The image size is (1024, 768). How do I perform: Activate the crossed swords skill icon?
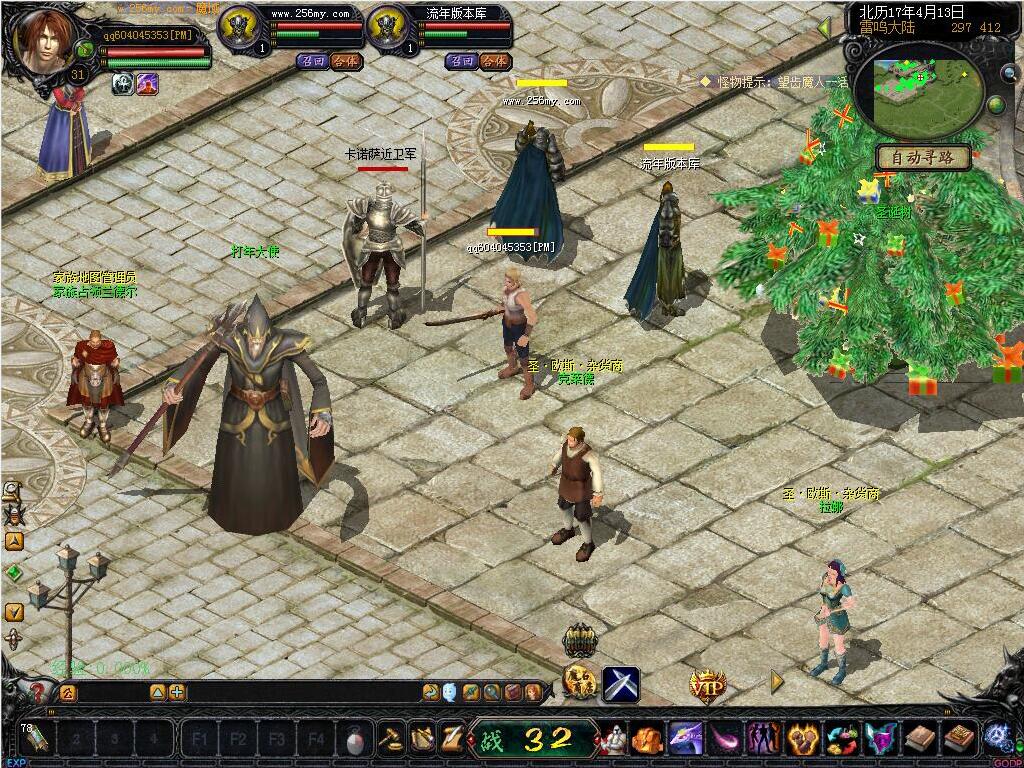click(620, 684)
